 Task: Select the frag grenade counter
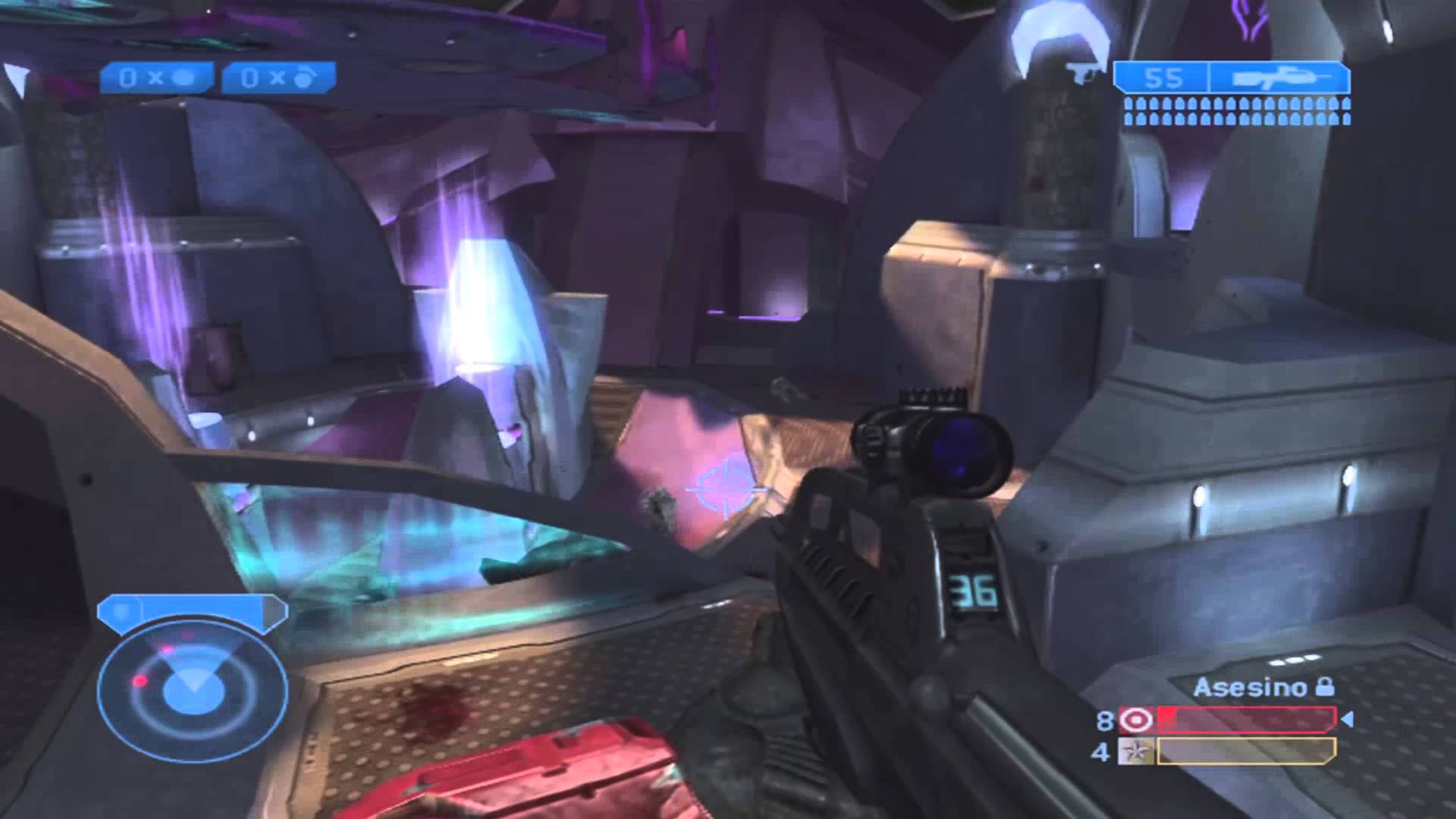coord(156,78)
